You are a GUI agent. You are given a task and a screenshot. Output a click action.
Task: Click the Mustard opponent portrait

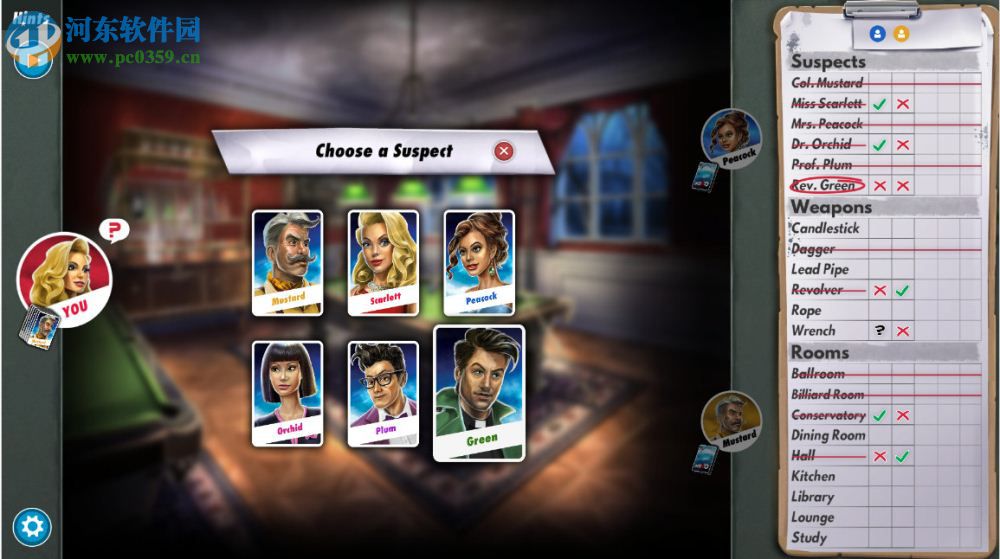[x=731, y=420]
